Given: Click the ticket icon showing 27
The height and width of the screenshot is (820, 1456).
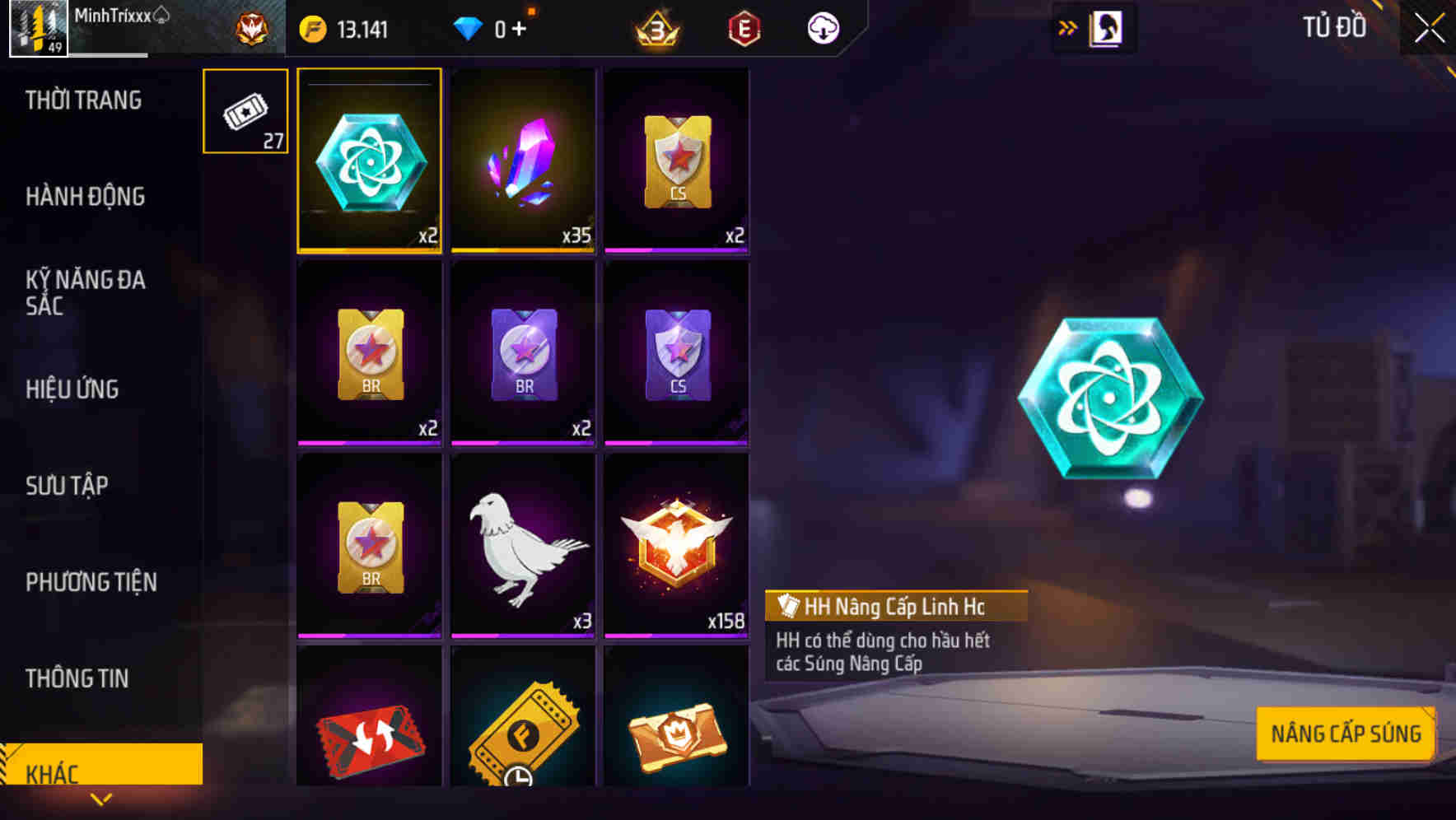Looking at the screenshot, I should coord(245,111).
